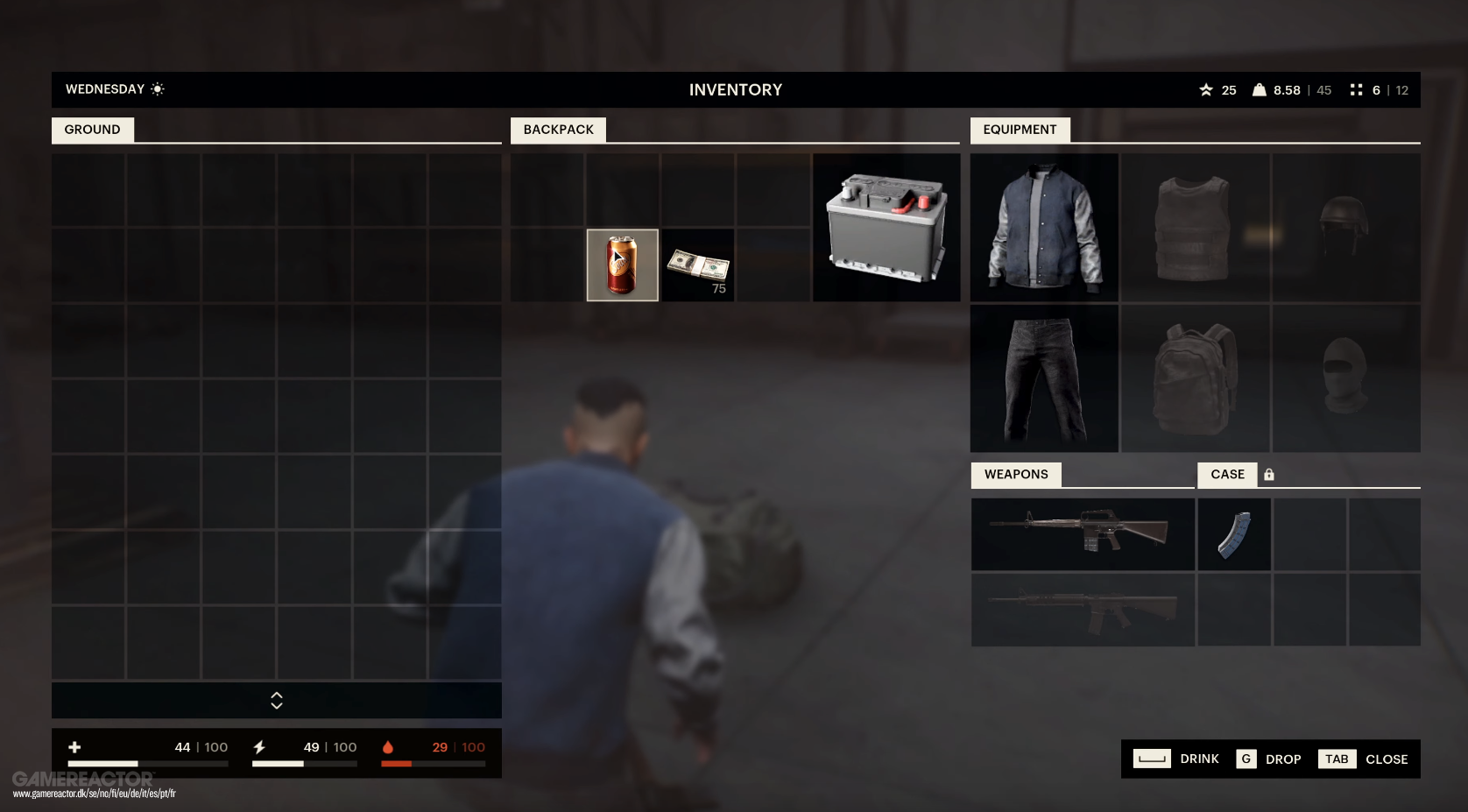
Task: Select the blue magazine in Weapons
Action: coord(1233,533)
